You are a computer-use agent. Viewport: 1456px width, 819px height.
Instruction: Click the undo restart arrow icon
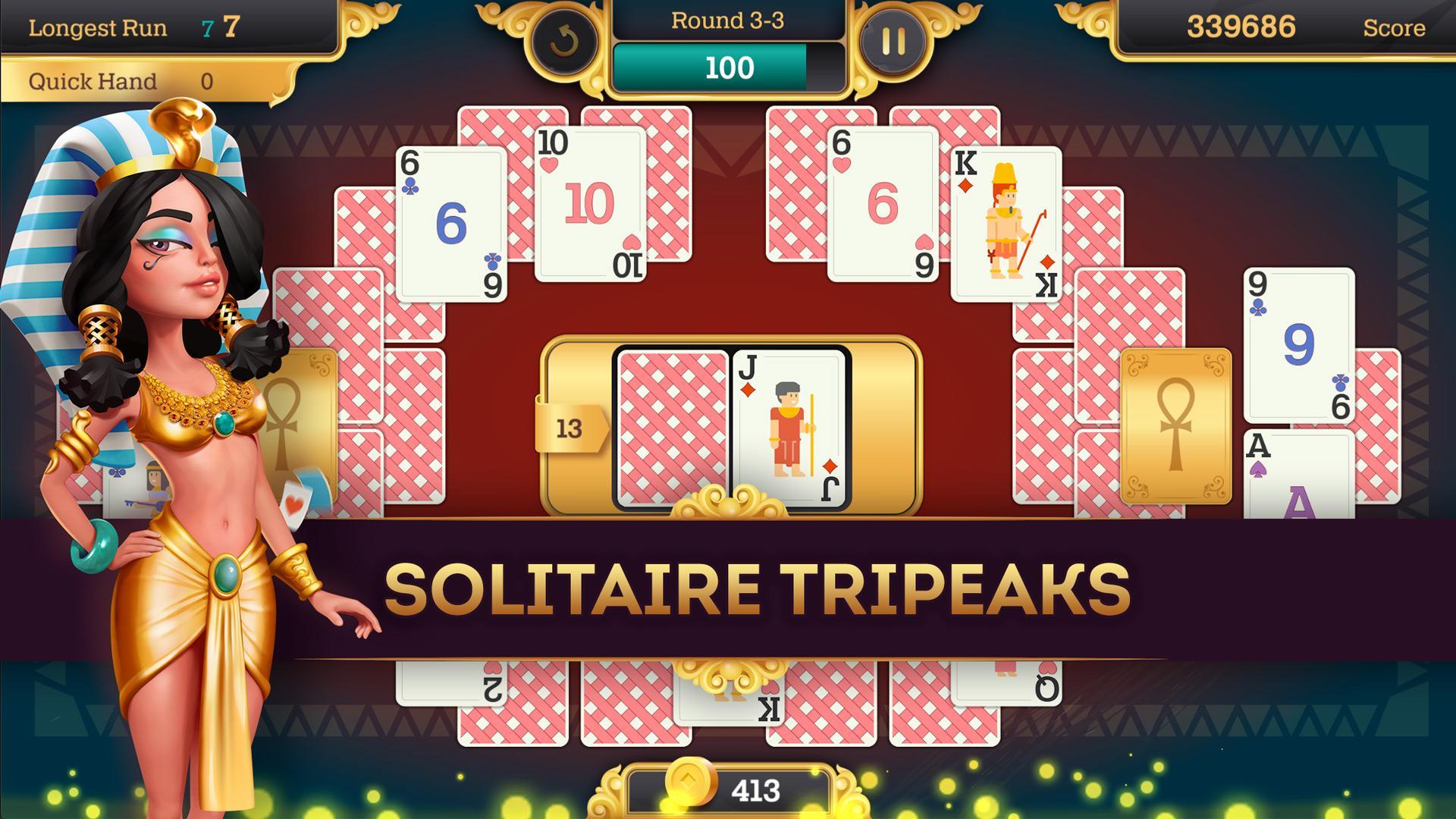564,42
